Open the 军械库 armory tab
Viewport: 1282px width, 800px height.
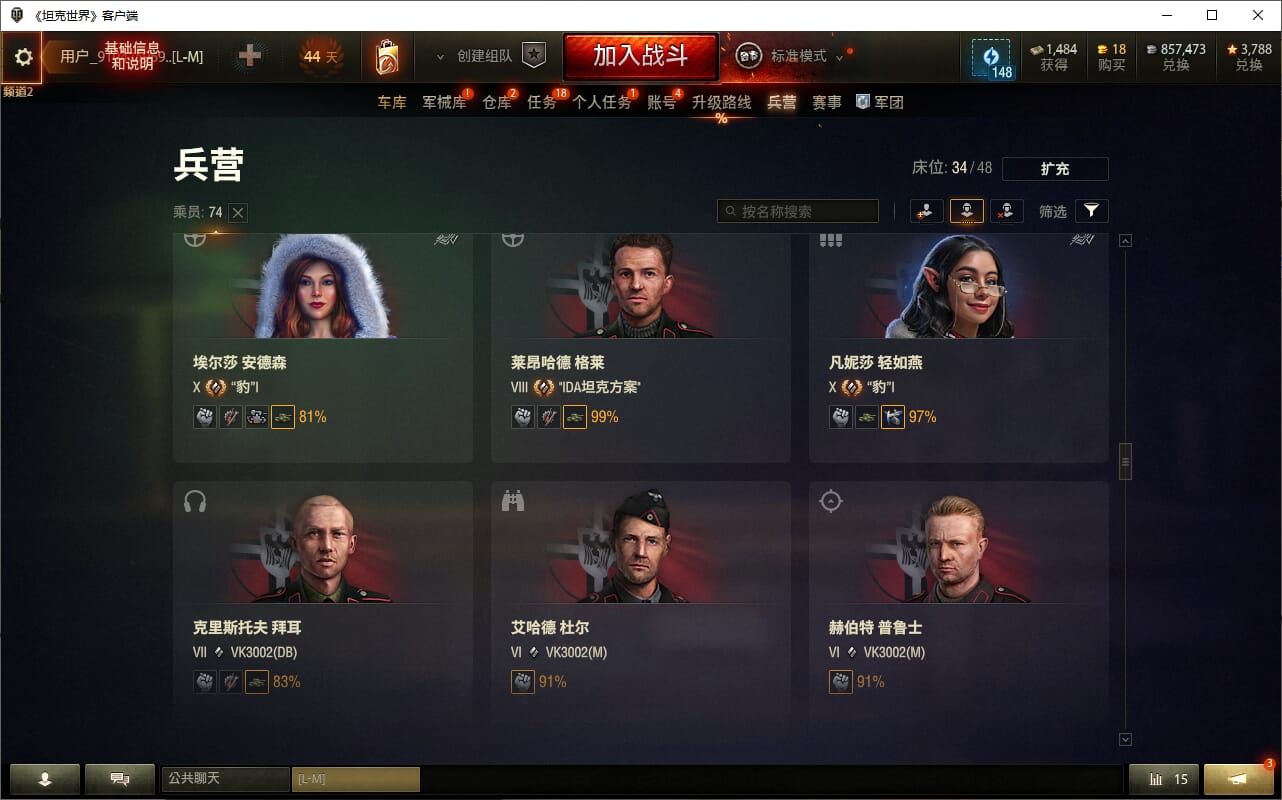coord(444,102)
